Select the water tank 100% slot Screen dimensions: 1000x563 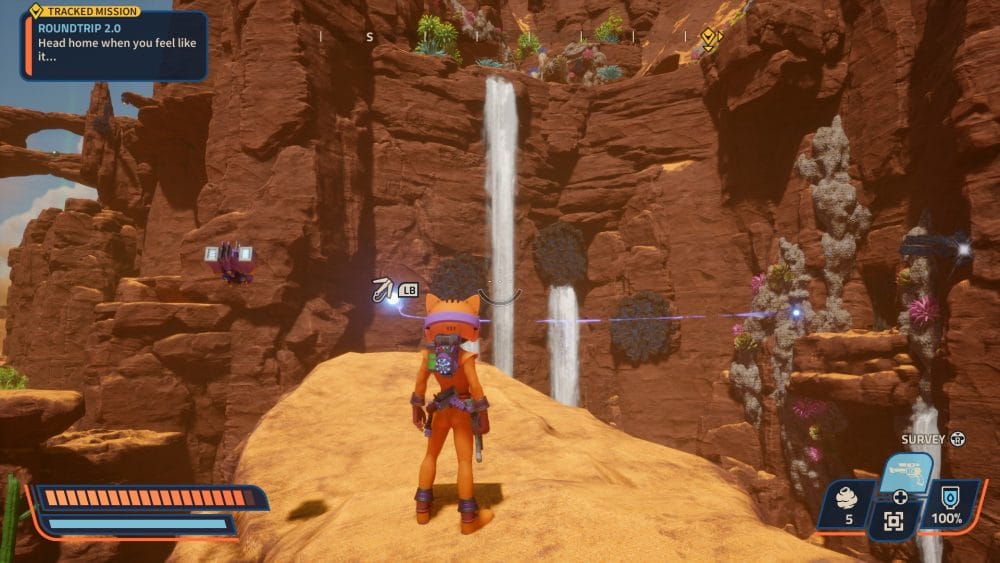pyautogui.click(x=946, y=504)
